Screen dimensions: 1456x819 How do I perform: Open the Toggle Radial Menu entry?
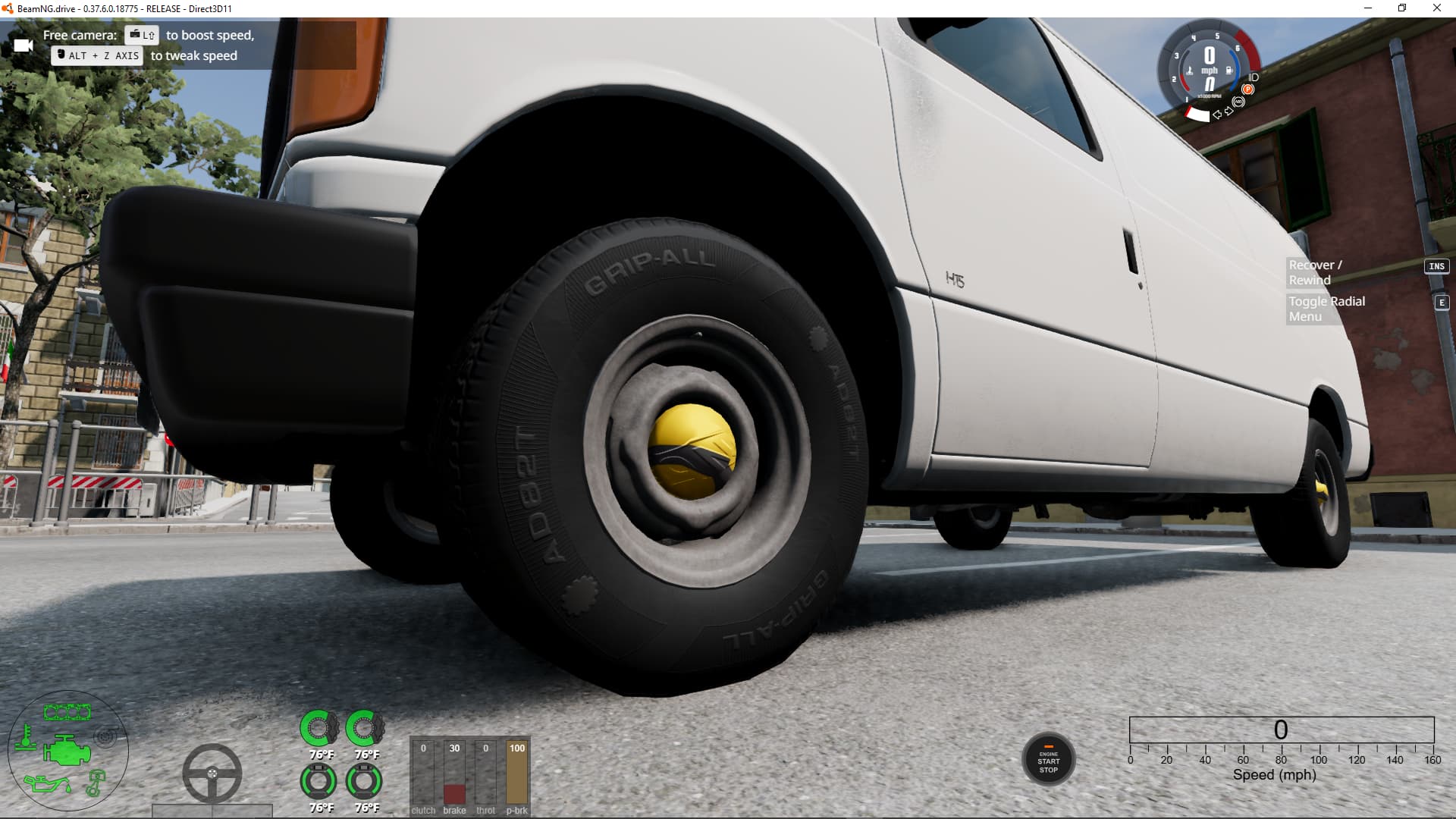[1326, 309]
